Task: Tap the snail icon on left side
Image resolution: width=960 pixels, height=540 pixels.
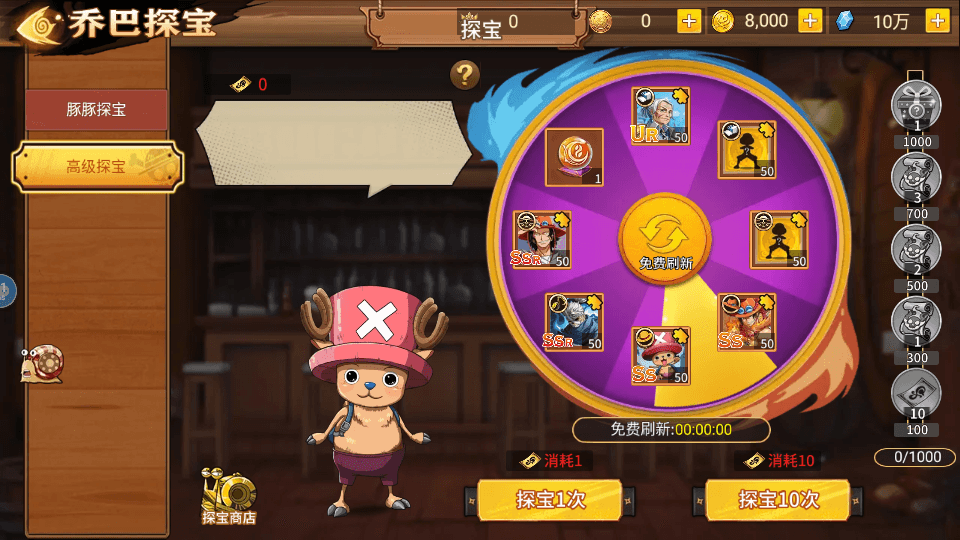Action: [42, 365]
